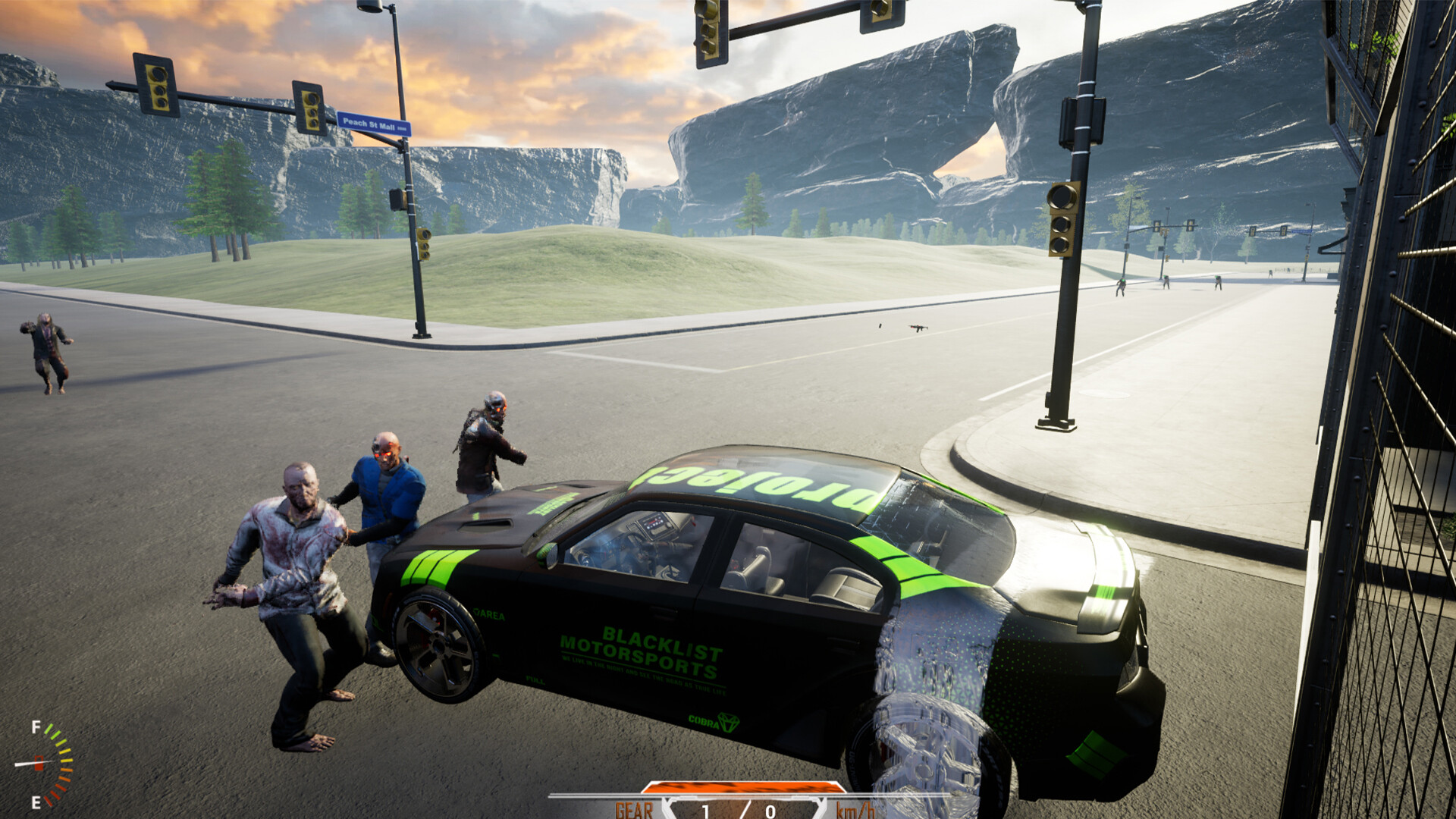This screenshot has height=819, width=1456.
Task: Click the red low-fuel warning marker
Action: (39, 763)
